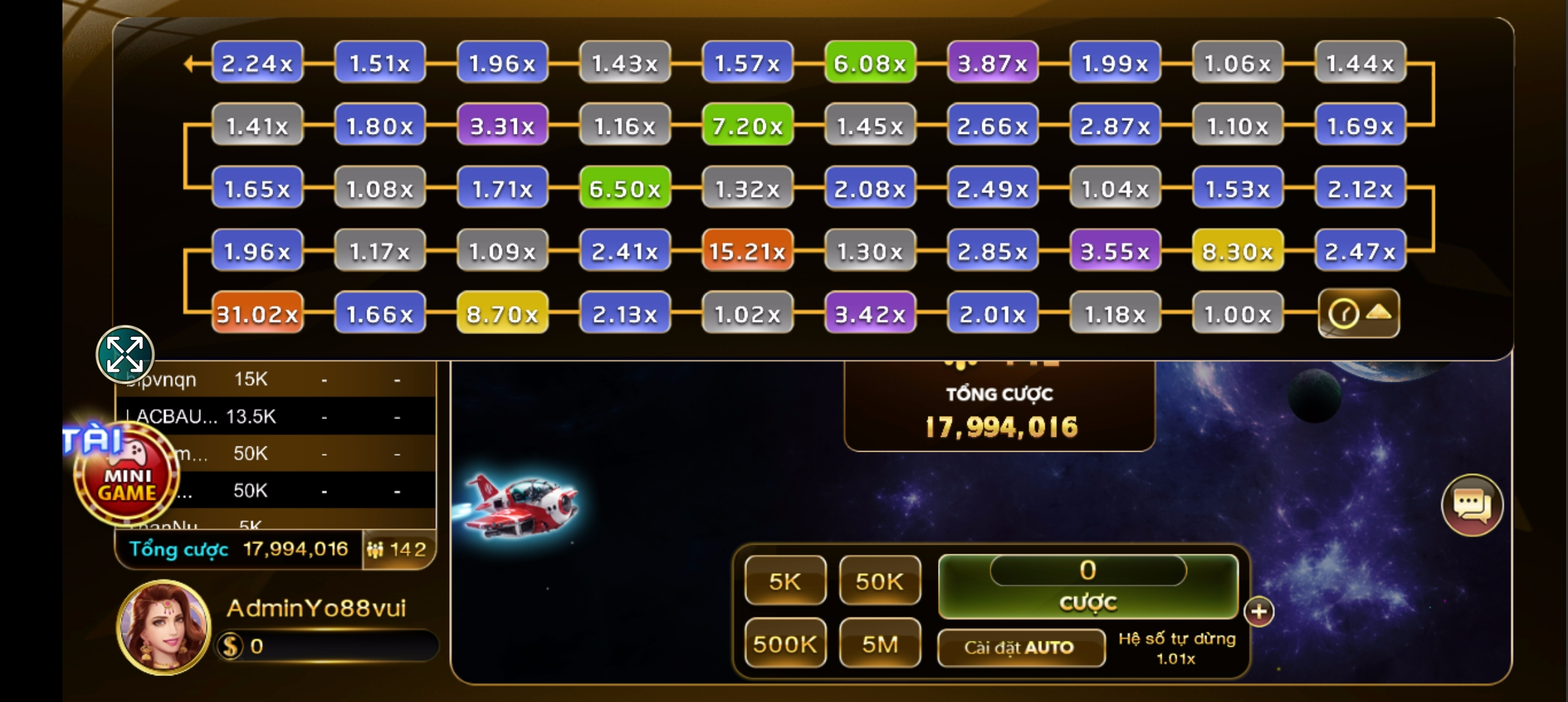The width and height of the screenshot is (1568, 702).
Task: Open the chat bubble icon
Action: 1472,505
